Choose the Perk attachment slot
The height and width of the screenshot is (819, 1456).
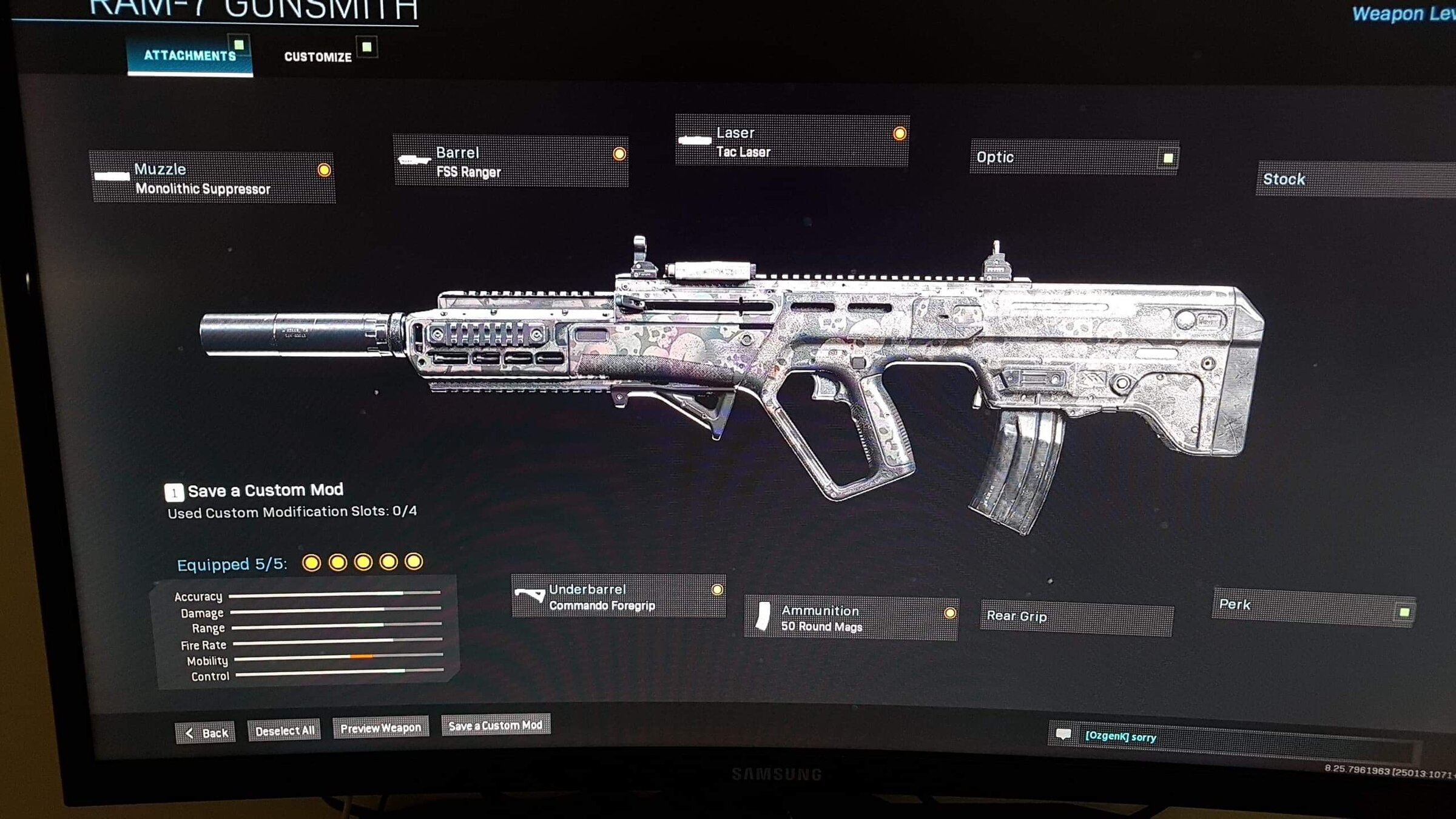click(1313, 605)
